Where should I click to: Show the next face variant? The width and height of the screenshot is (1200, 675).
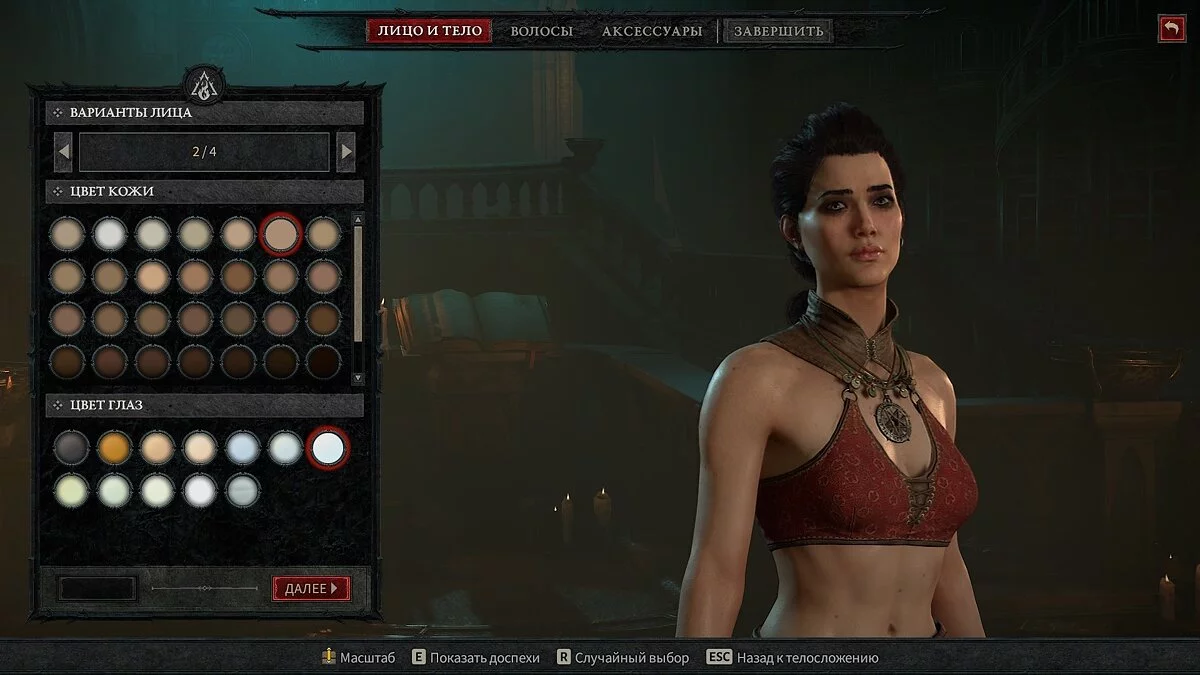coord(346,152)
